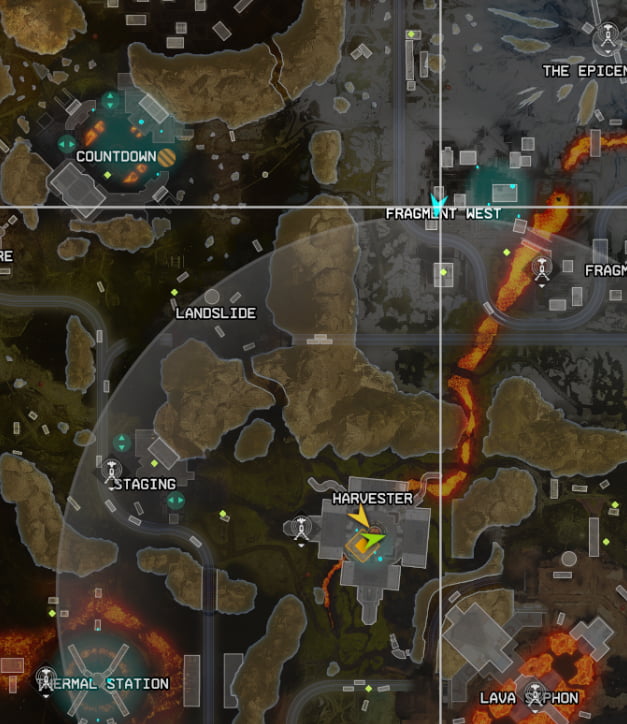This screenshot has height=724, width=627.
Task: Click the Countdown location label
Action: 116,156
